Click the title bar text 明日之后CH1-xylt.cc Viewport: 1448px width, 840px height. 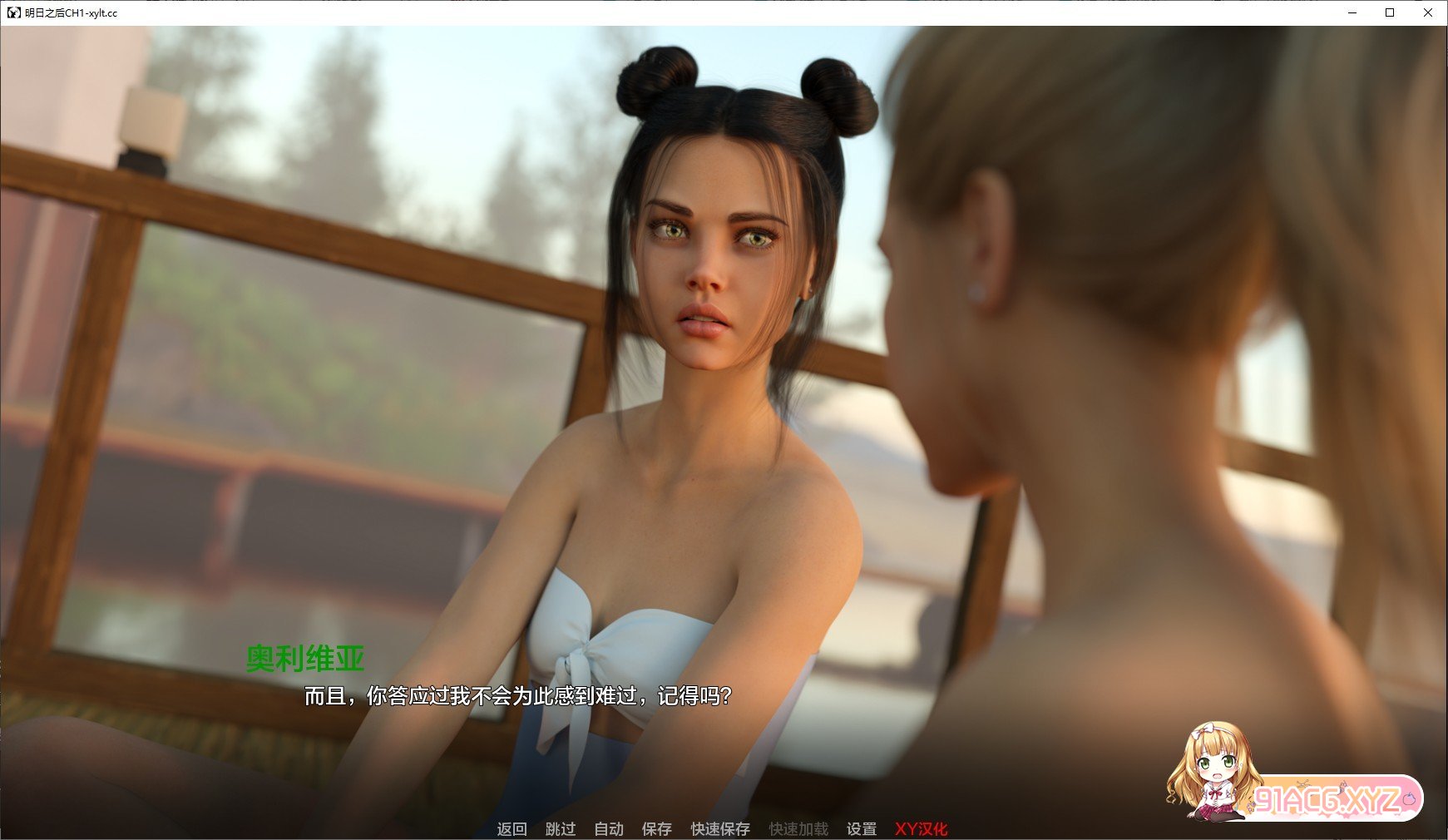(x=71, y=13)
